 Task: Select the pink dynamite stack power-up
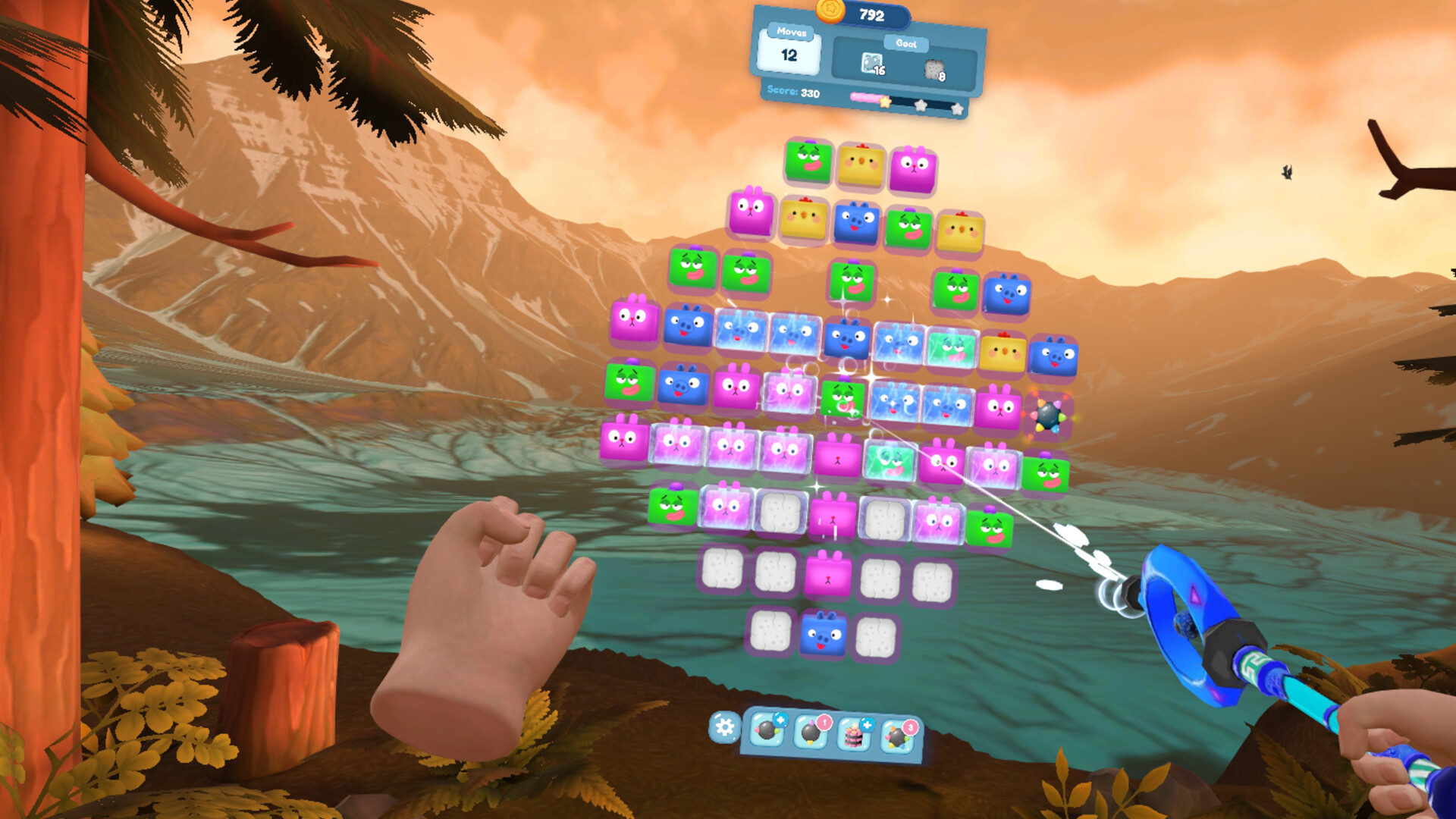pos(854,738)
